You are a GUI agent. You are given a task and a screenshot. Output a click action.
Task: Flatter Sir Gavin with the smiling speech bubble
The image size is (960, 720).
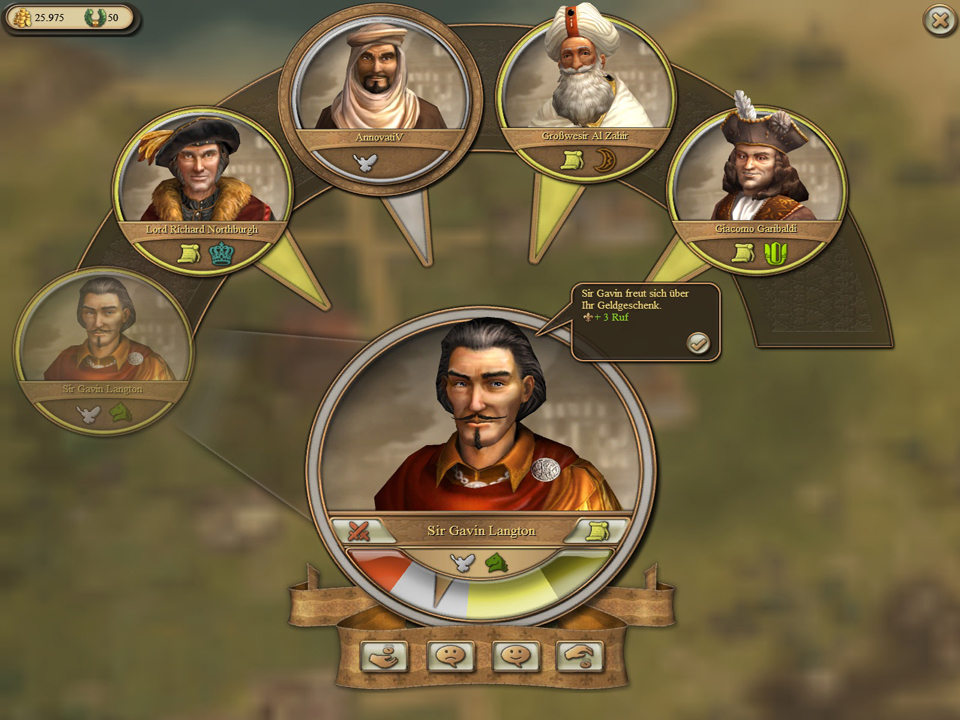[516, 656]
